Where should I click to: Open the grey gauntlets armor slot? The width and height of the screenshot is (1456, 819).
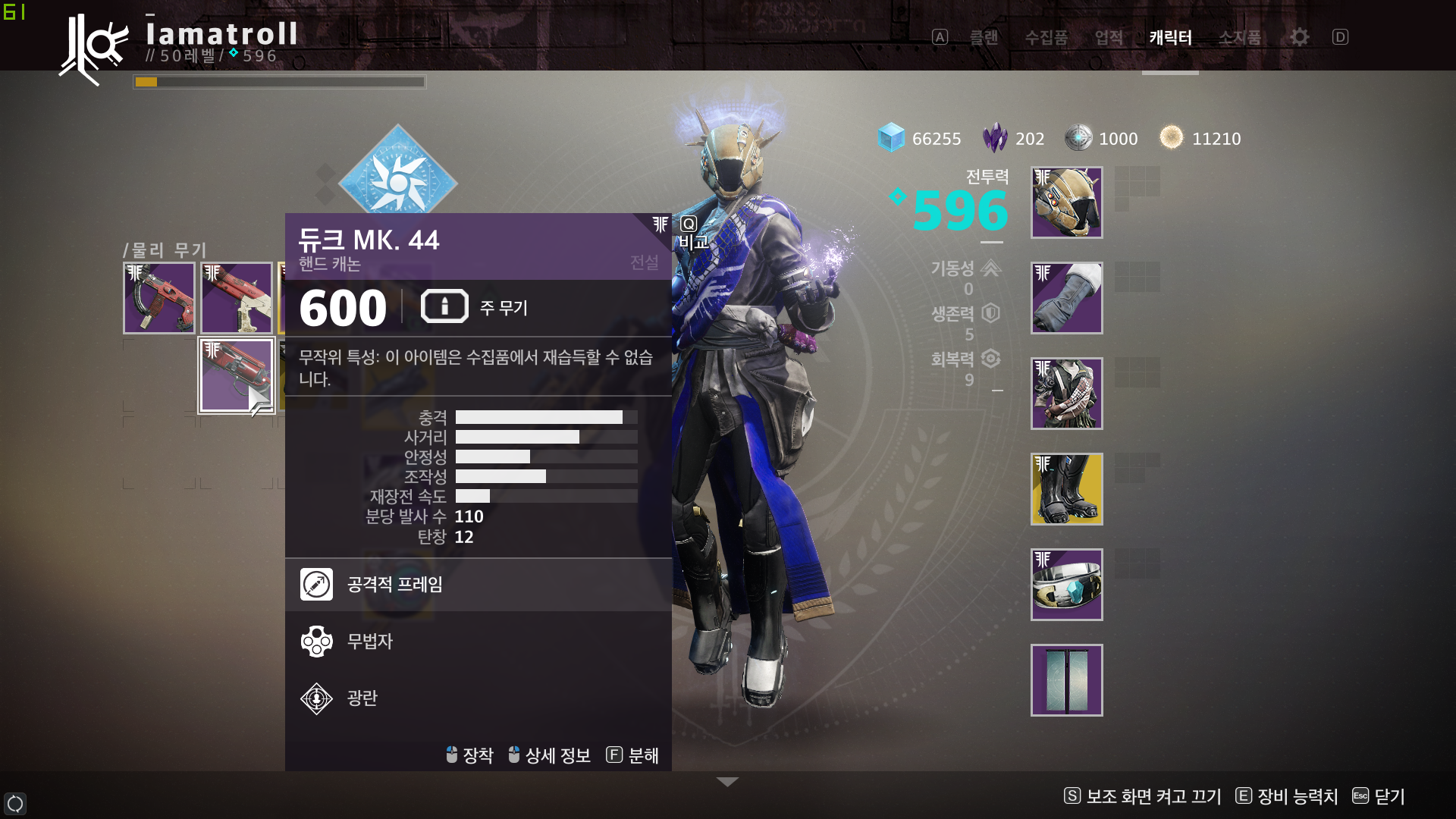click(1066, 298)
